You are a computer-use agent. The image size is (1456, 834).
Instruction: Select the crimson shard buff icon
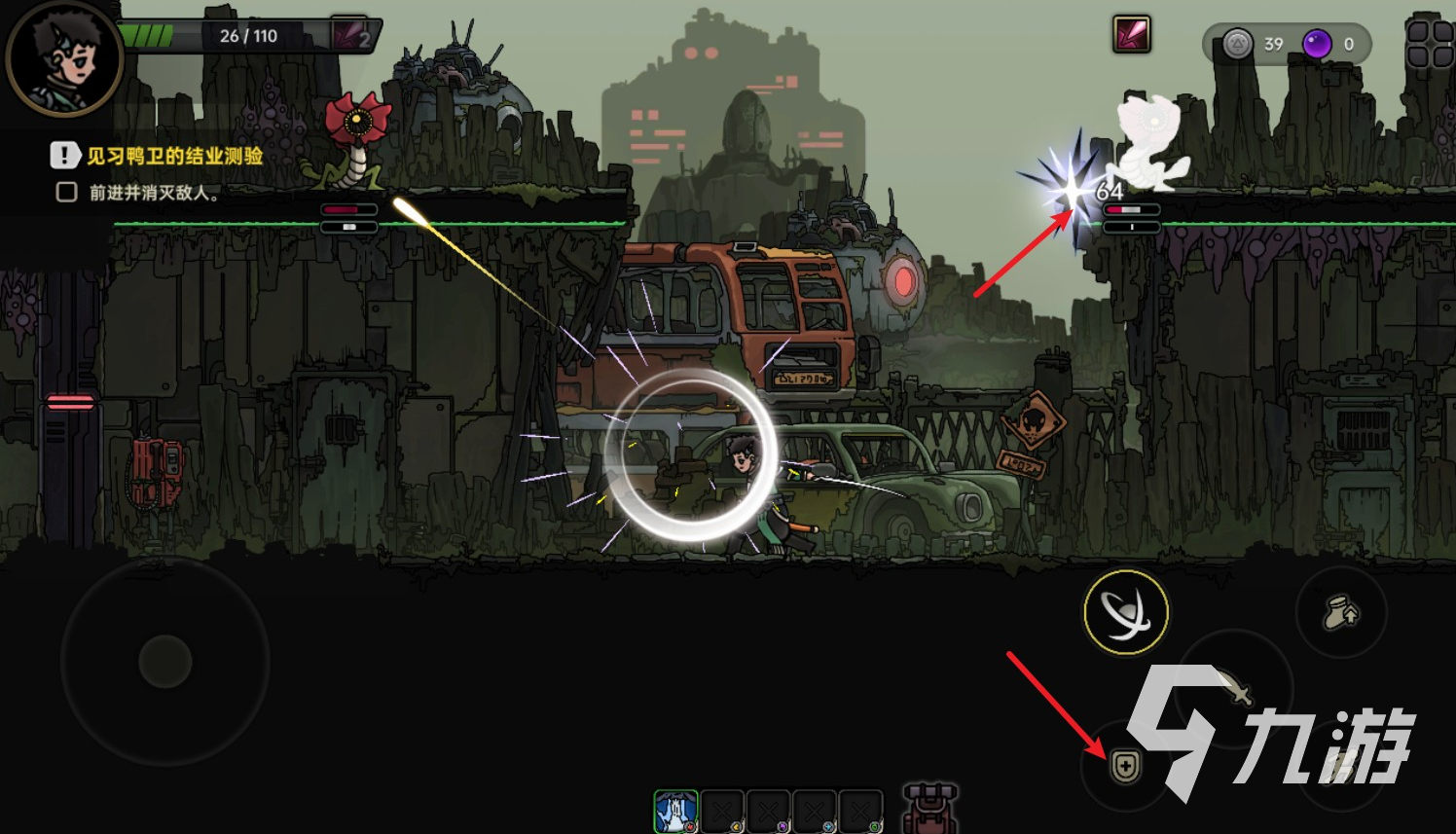1132,35
